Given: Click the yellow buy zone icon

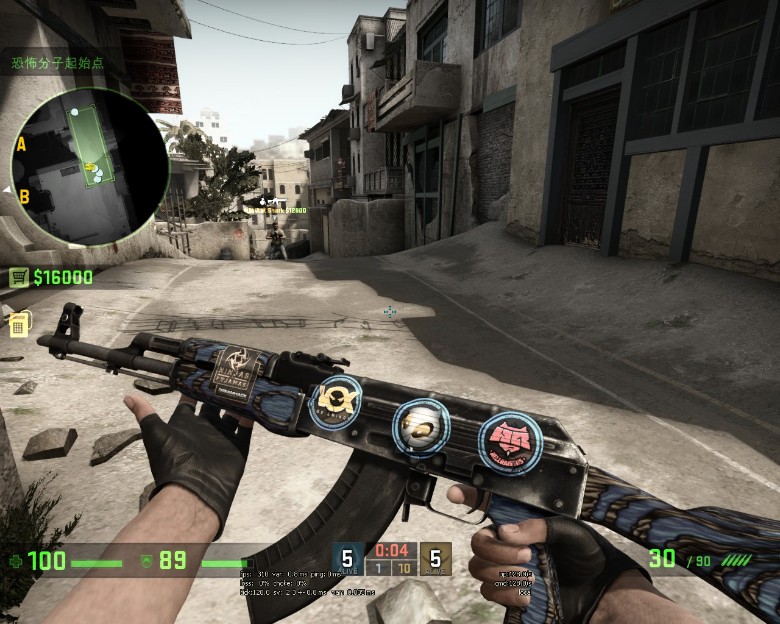Looking at the screenshot, I should (x=19, y=324).
